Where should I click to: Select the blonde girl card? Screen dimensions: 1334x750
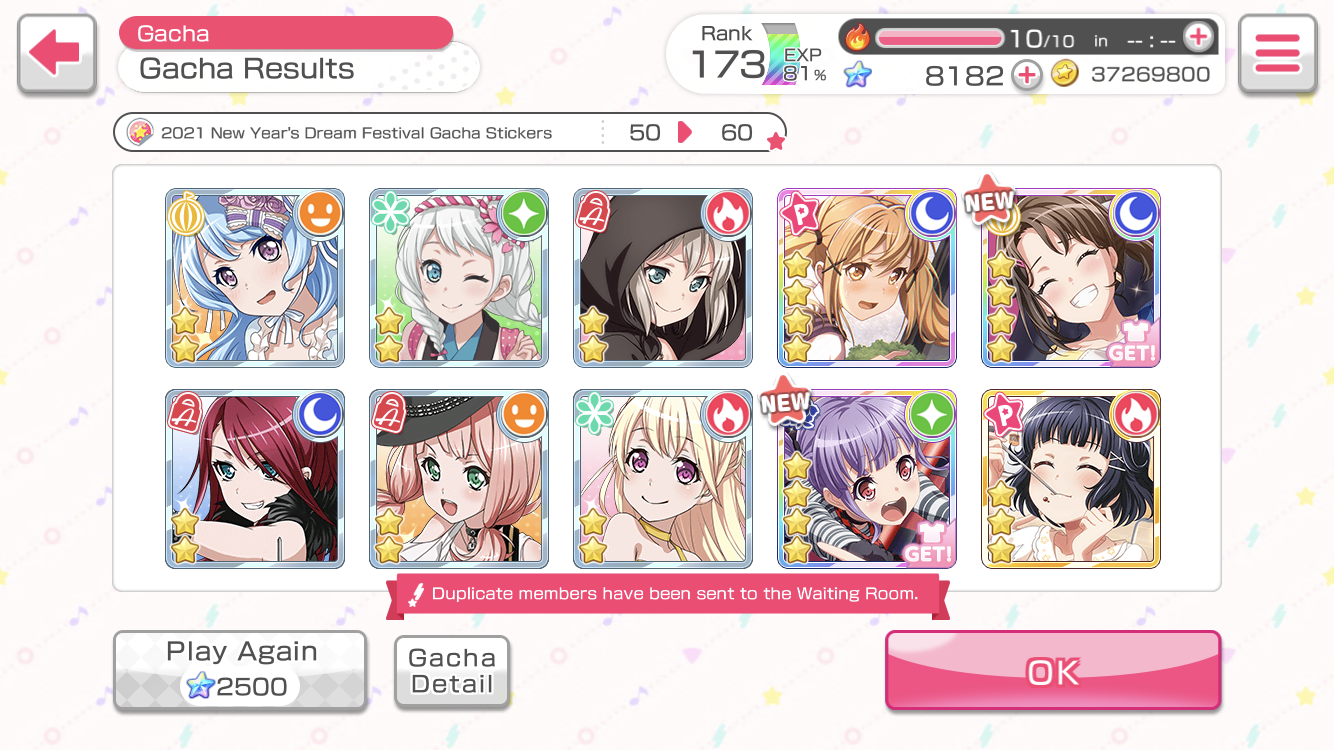pyautogui.click(x=663, y=479)
